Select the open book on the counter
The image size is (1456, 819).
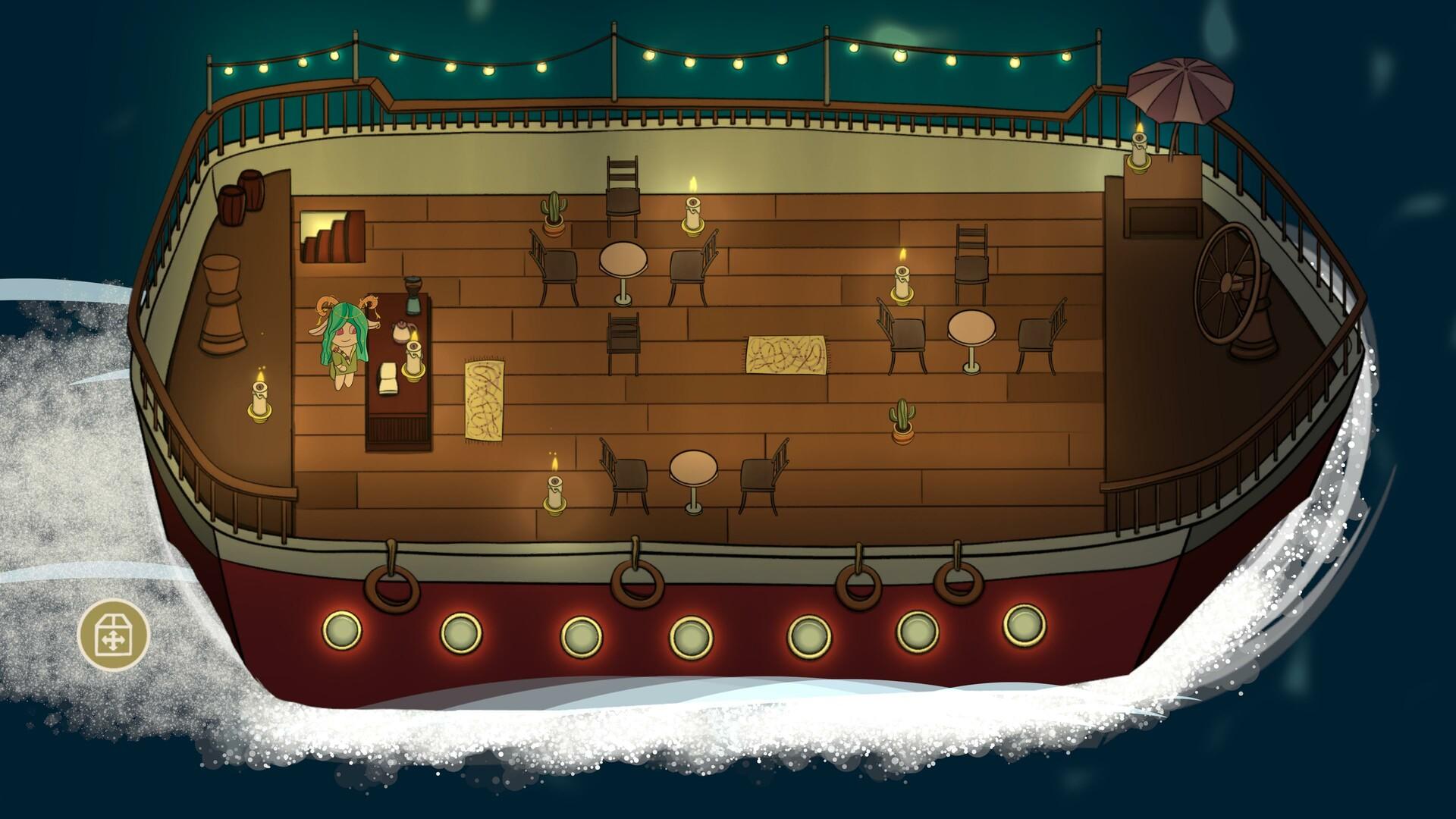point(388,377)
